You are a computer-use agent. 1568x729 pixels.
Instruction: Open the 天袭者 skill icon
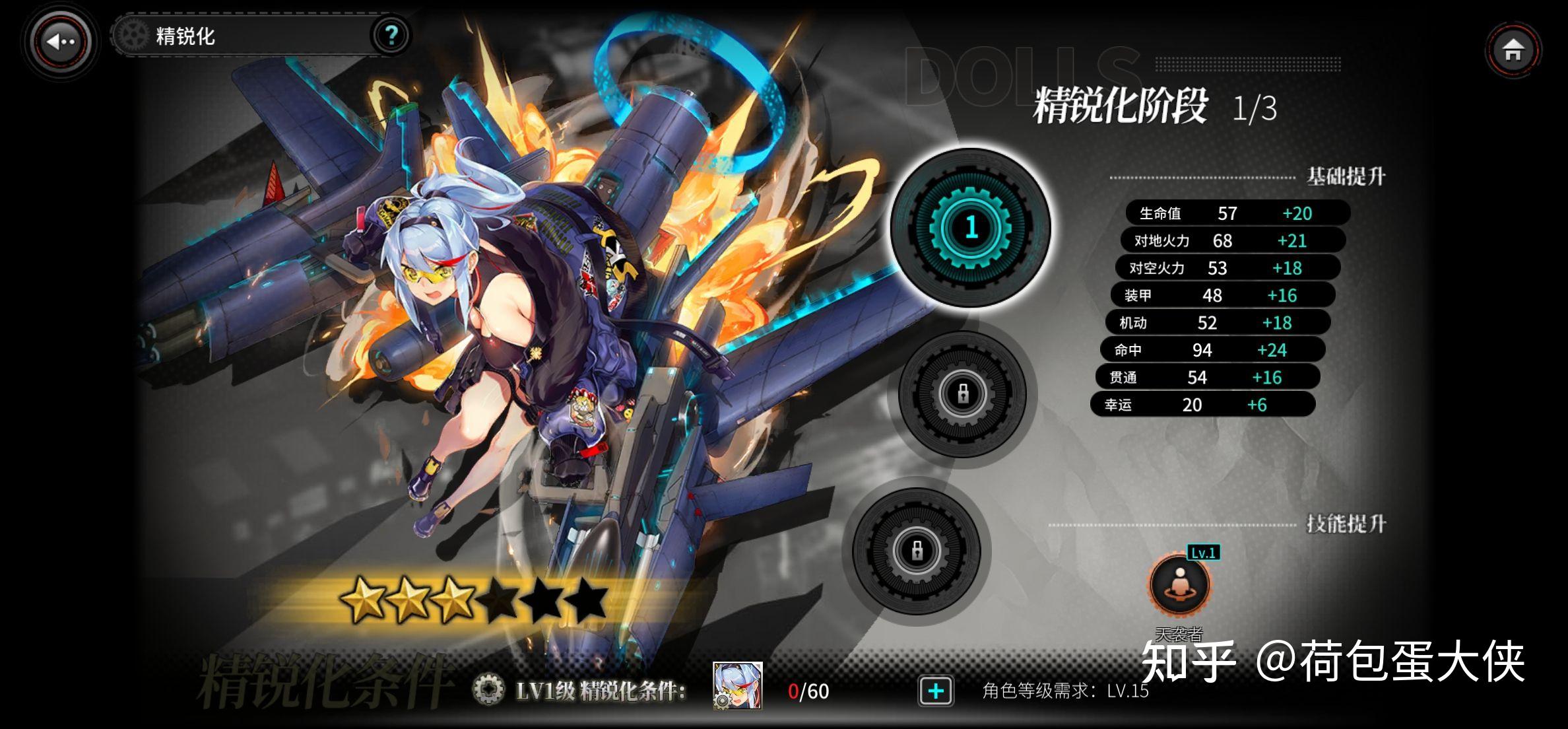click(x=1179, y=584)
